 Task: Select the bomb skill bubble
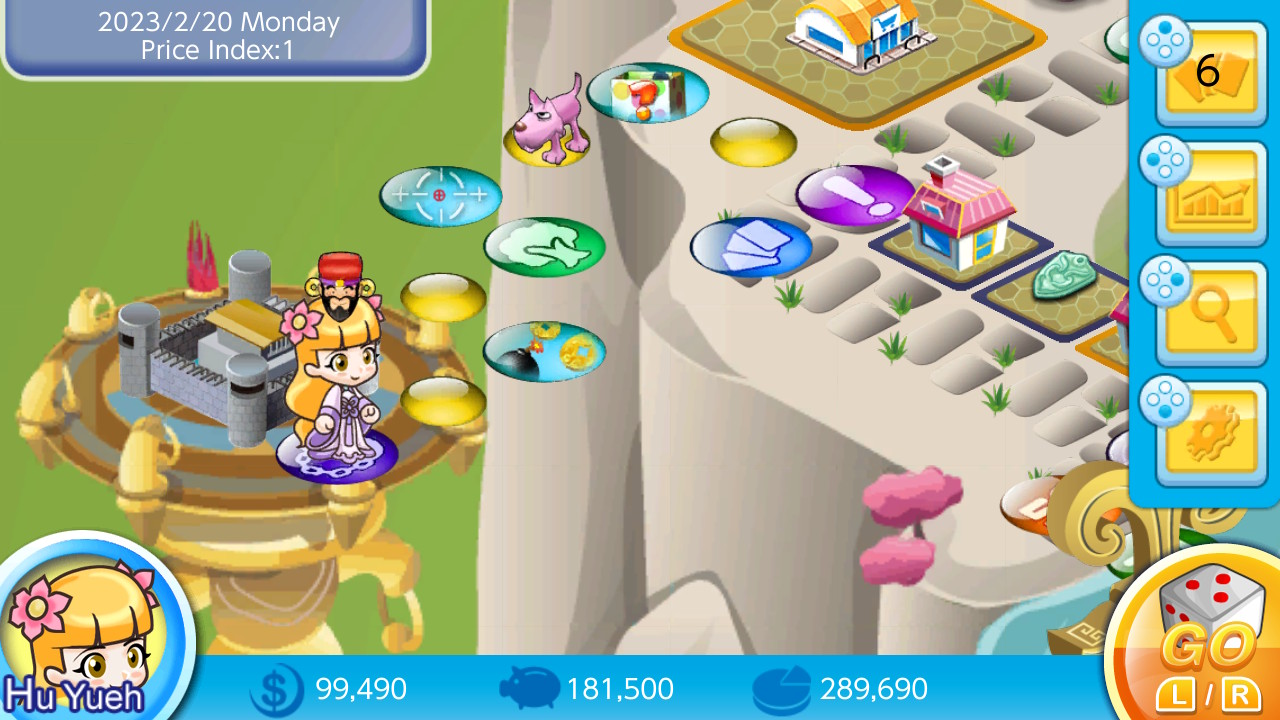click(544, 351)
